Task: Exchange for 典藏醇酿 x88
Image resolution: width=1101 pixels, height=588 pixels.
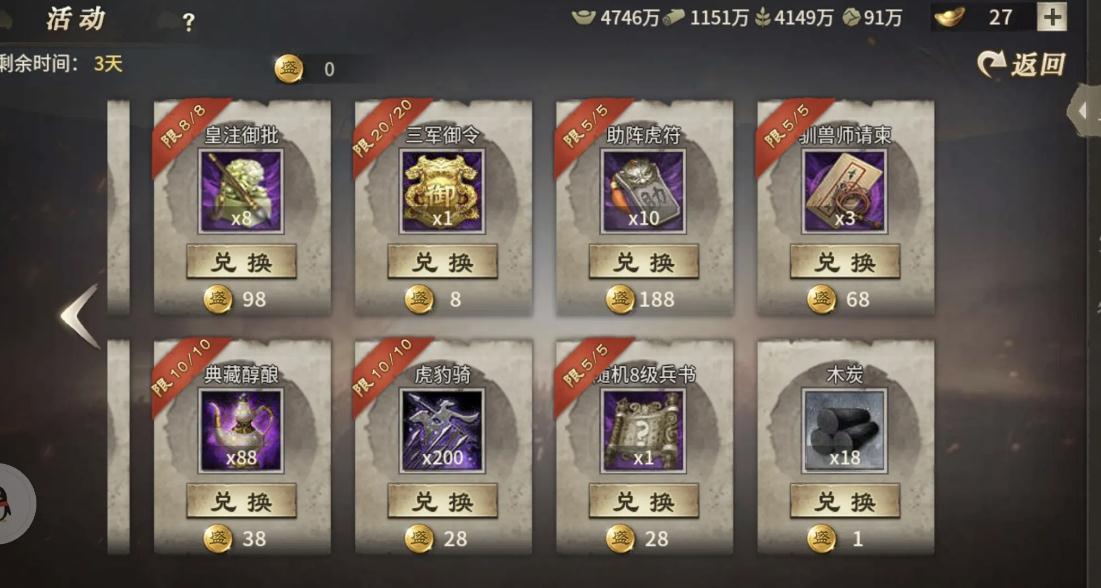Action: tap(241, 501)
